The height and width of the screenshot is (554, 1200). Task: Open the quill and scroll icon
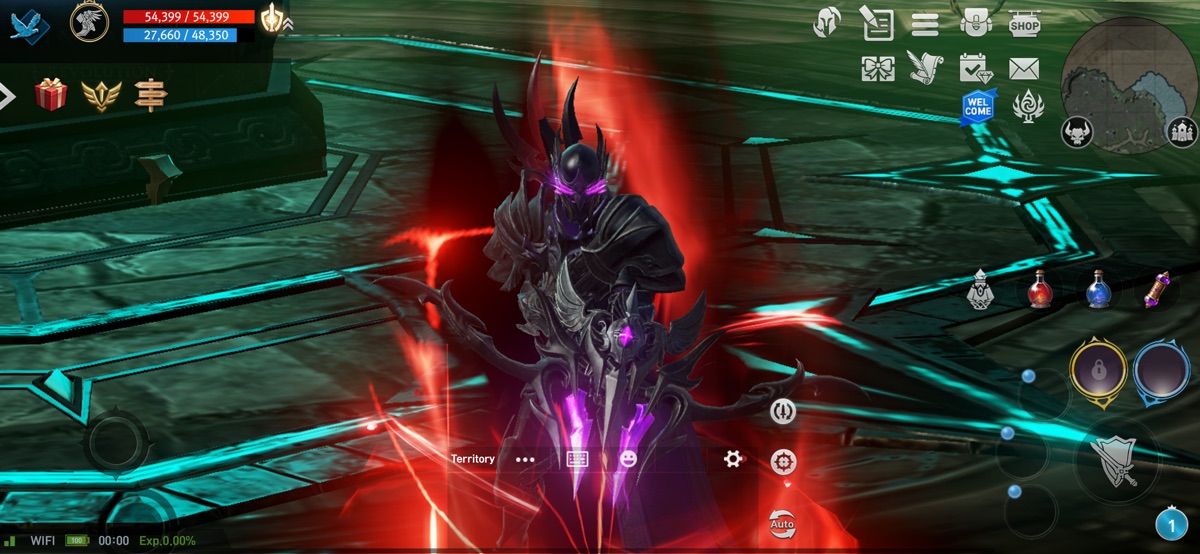[926, 68]
